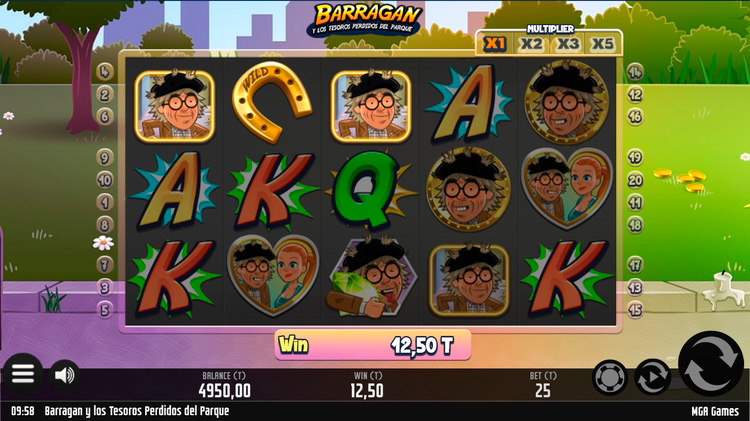The image size is (750, 421).
Task: Open the hamburger menu
Action: click(x=23, y=374)
